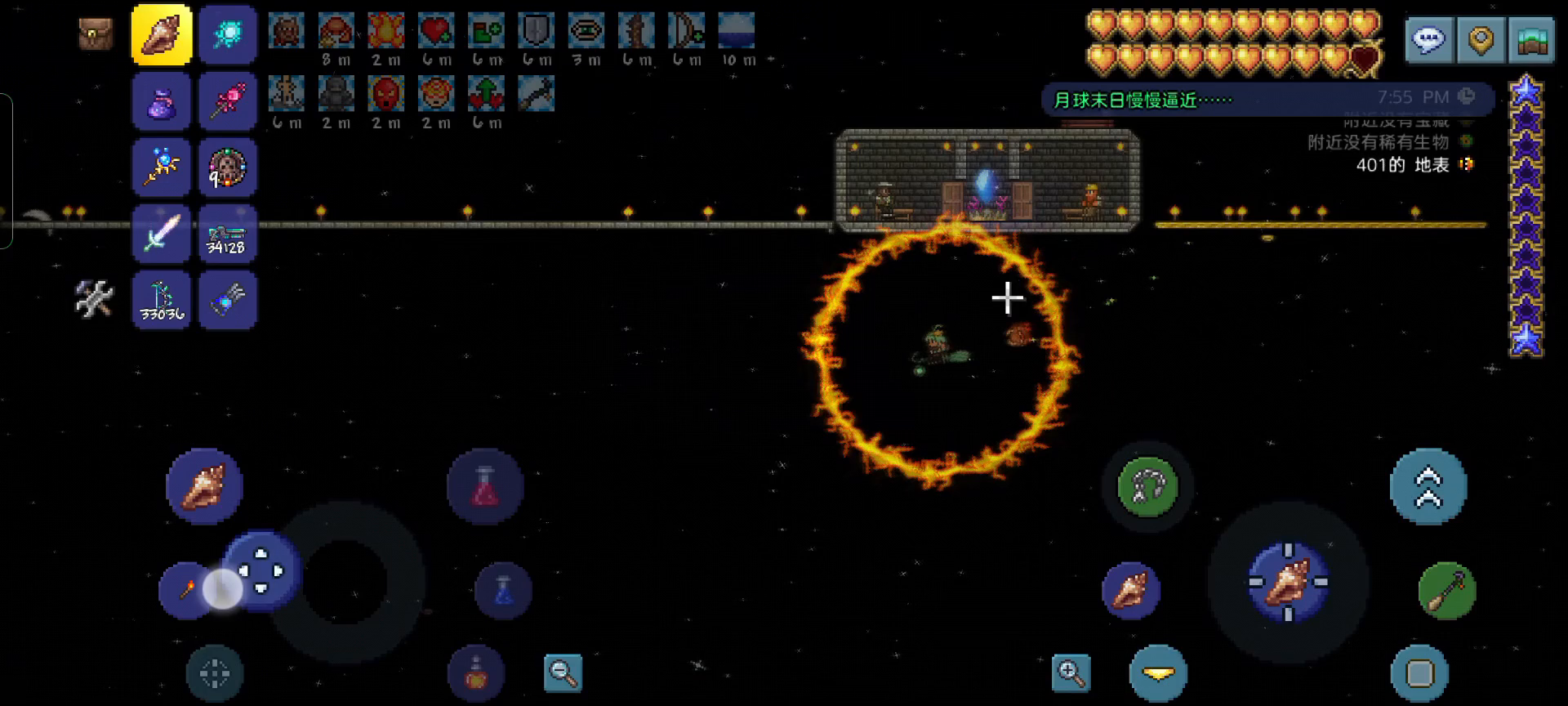This screenshot has height=706, width=1568.
Task: Pick the pink crystal staff slot
Action: click(227, 101)
